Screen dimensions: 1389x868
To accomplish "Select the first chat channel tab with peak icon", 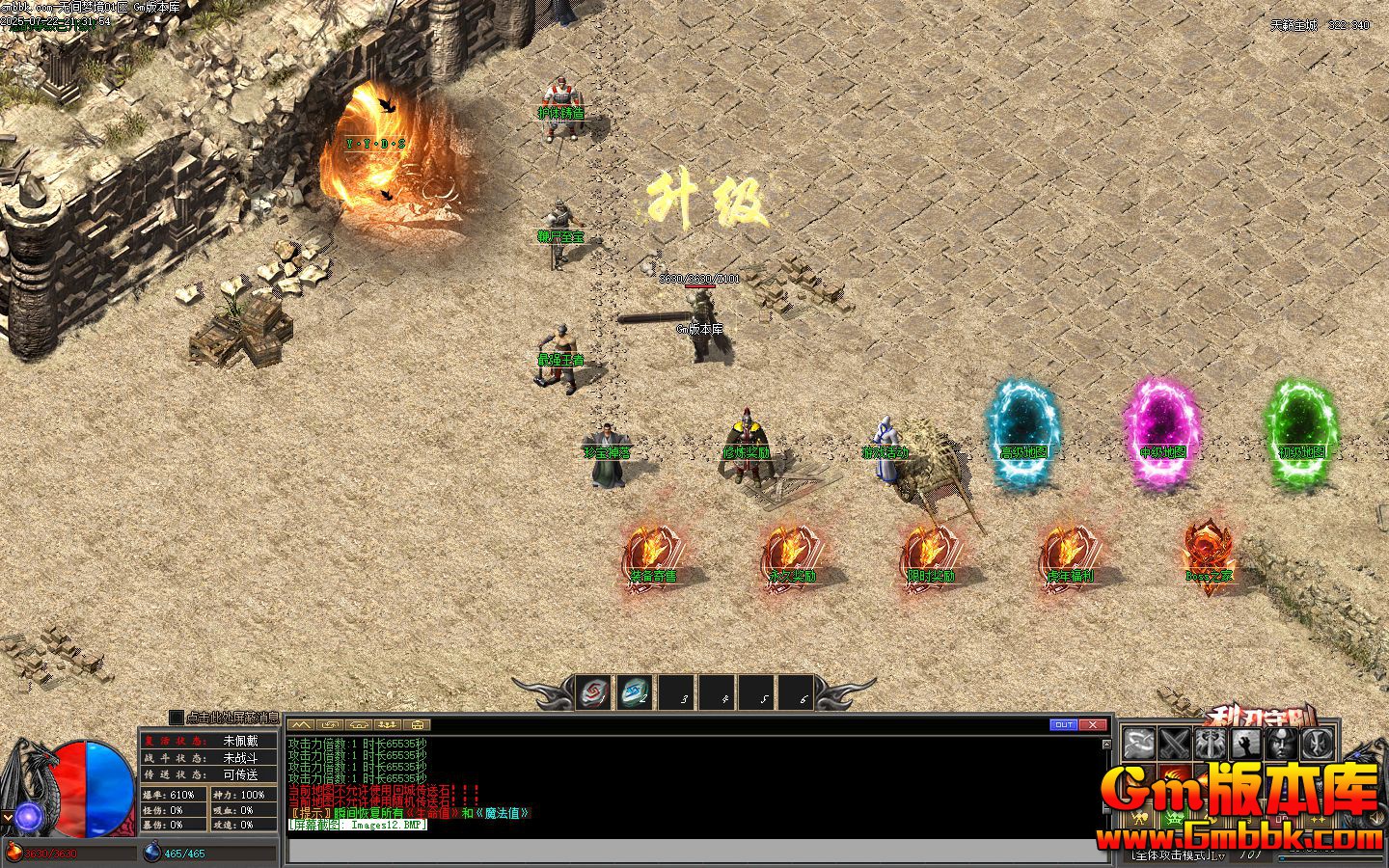I will point(300,724).
